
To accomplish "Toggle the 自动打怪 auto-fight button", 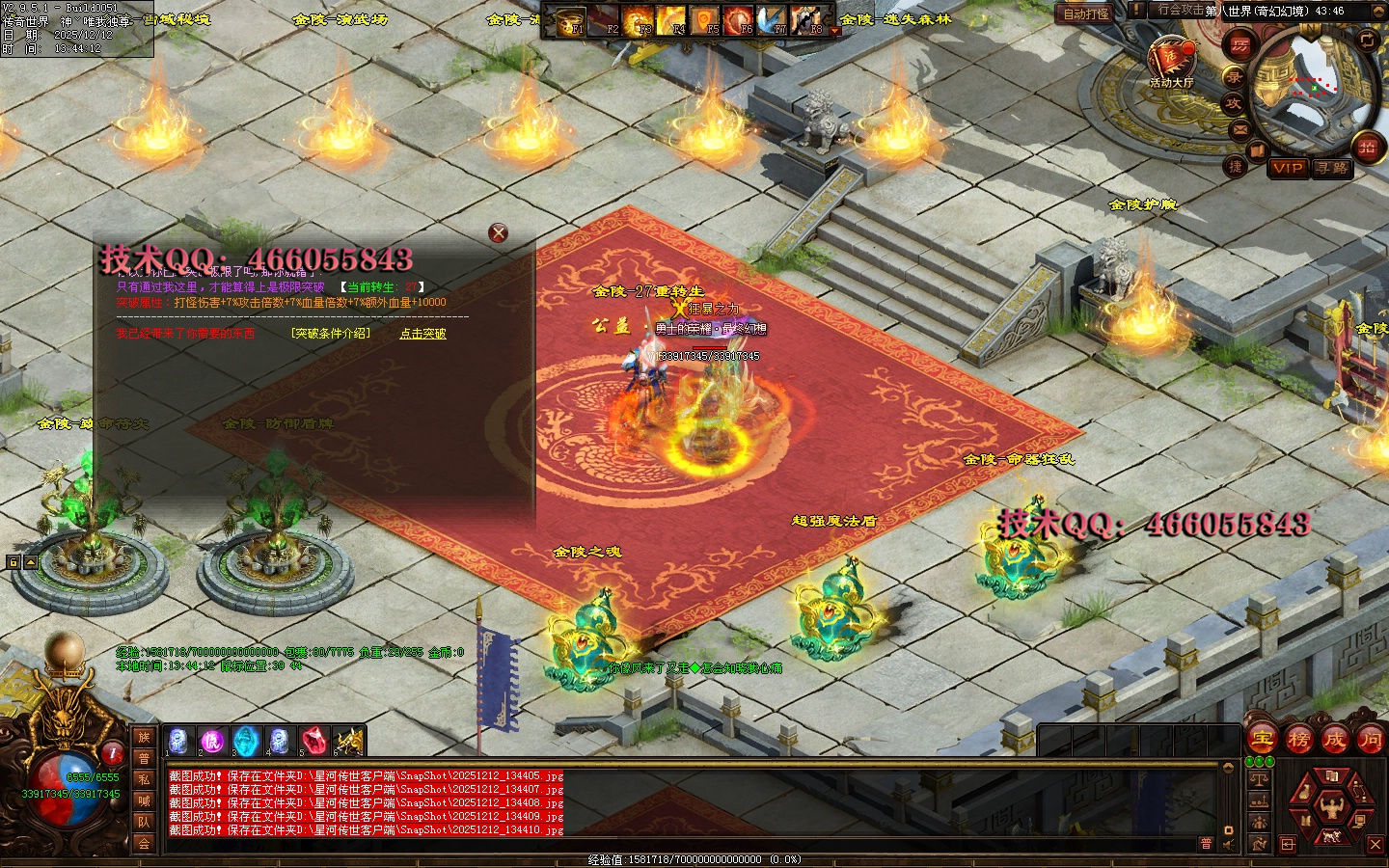I will tap(1086, 14).
